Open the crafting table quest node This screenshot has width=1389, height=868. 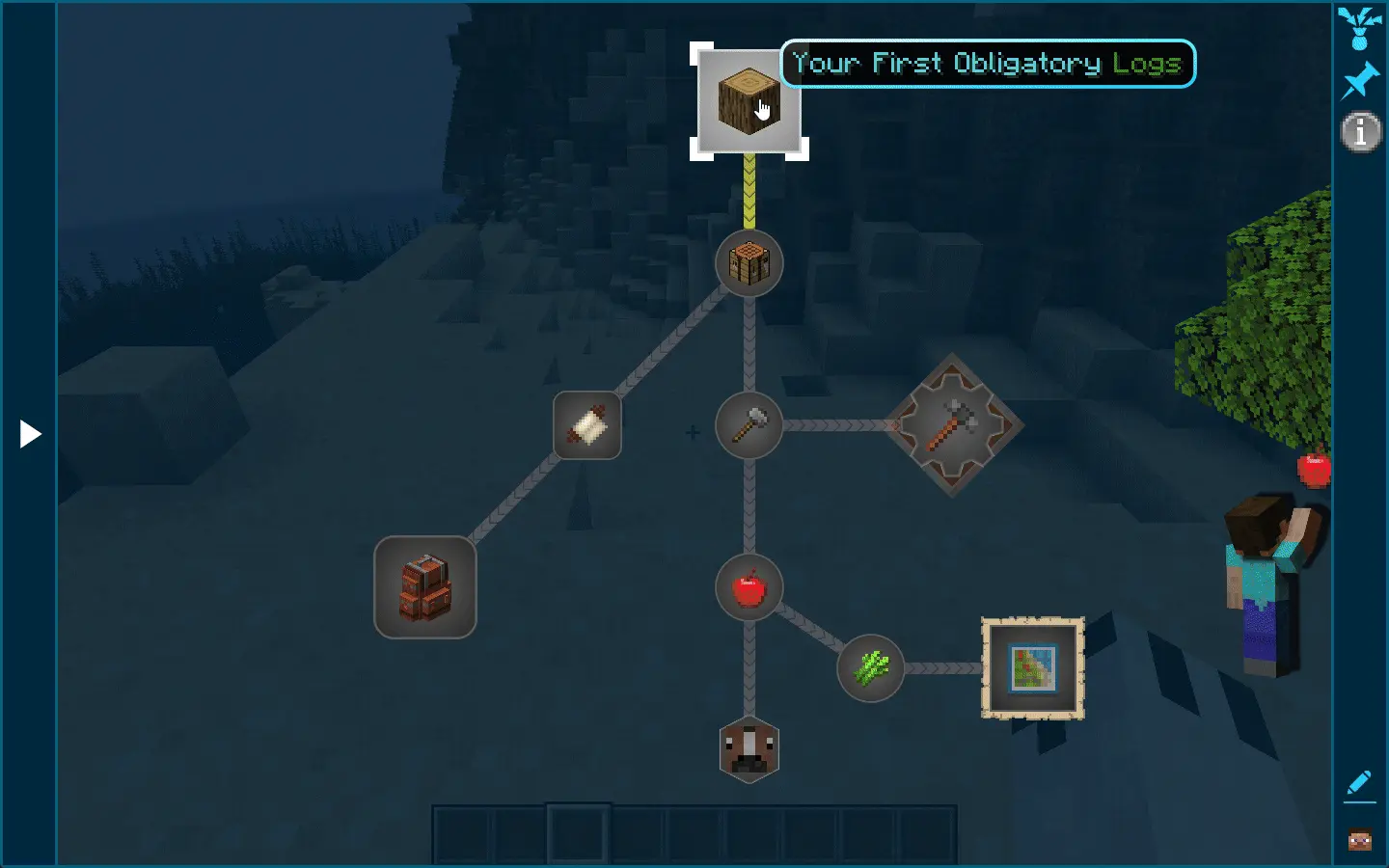(x=749, y=263)
